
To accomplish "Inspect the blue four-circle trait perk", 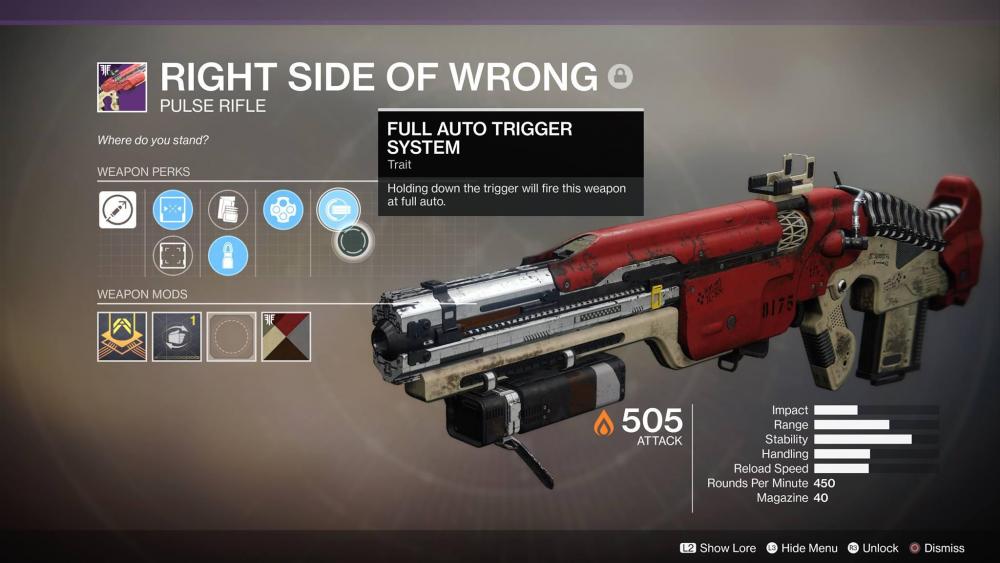I will tap(283, 211).
